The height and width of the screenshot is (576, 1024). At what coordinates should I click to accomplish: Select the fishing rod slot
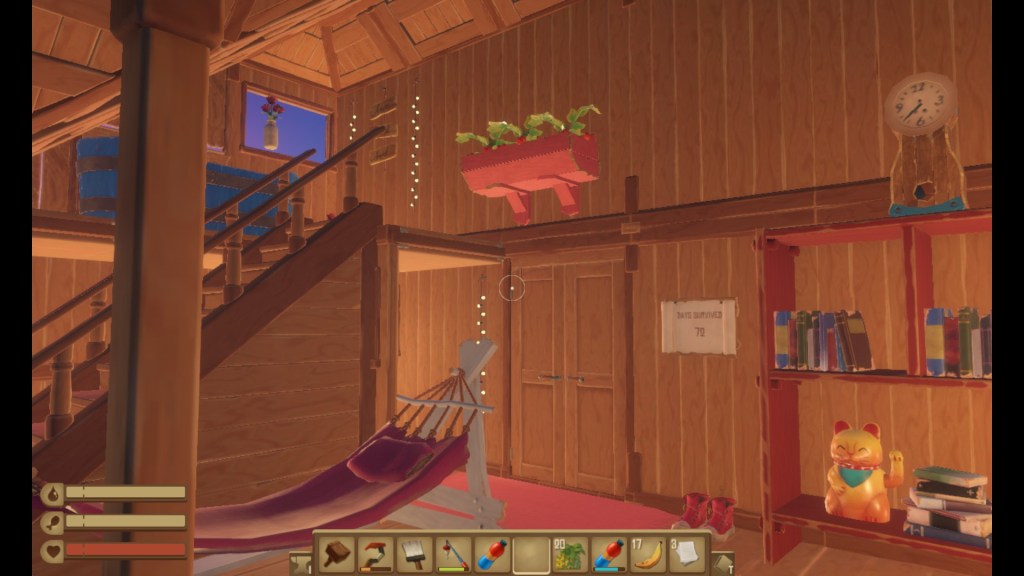453,554
